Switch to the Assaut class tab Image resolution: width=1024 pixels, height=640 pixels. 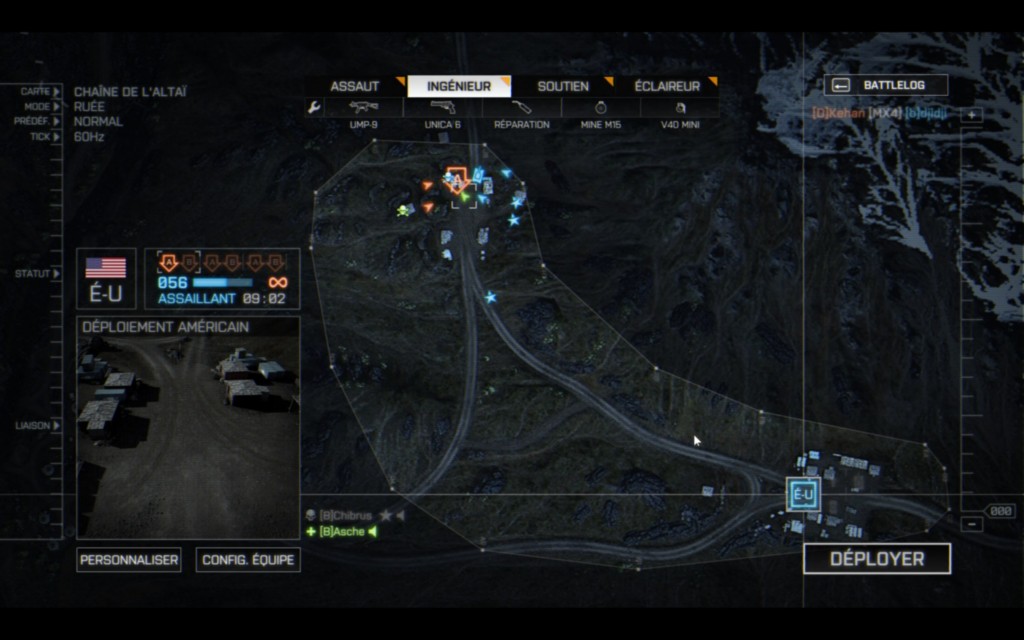point(355,86)
